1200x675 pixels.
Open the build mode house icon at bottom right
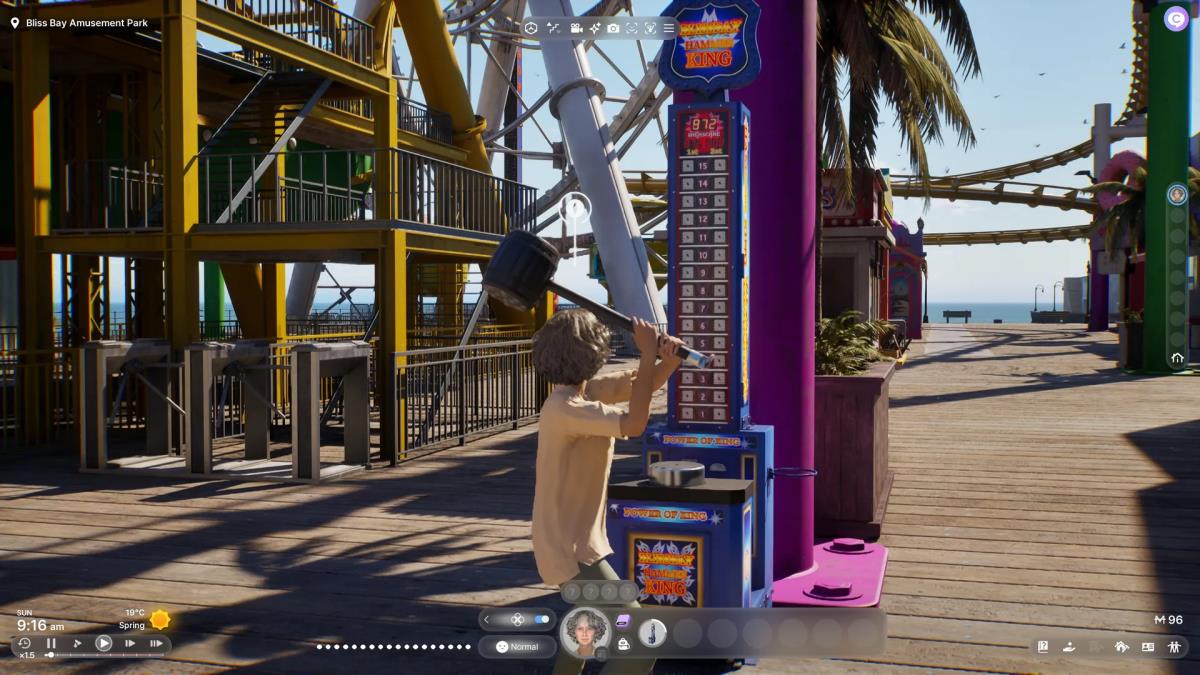(x=1121, y=647)
